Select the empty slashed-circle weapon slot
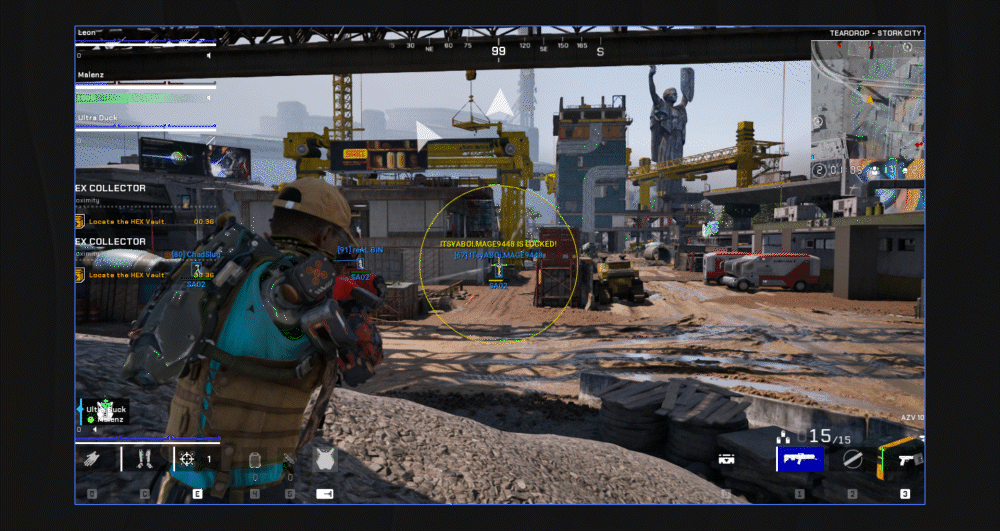Screen dimensions: 1000x531 [852, 459]
